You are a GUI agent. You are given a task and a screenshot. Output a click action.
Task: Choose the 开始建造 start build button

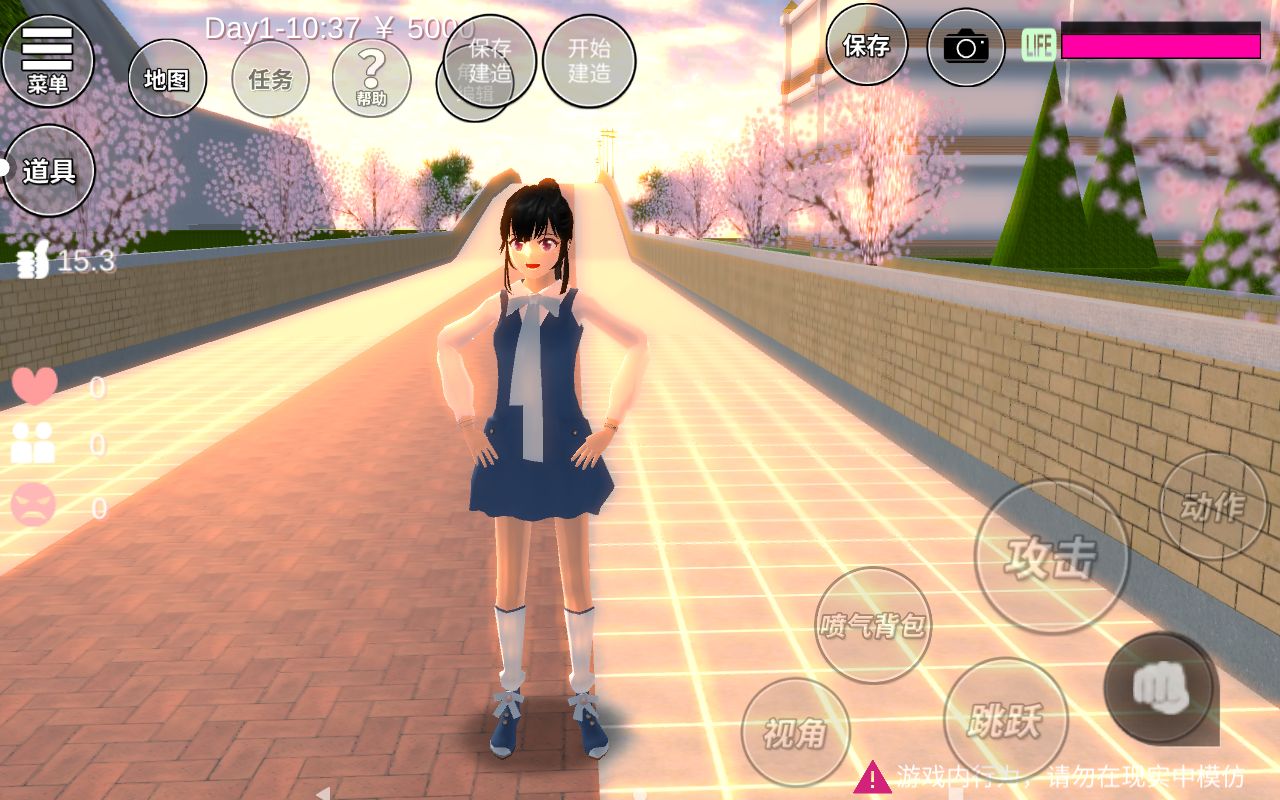tap(589, 60)
